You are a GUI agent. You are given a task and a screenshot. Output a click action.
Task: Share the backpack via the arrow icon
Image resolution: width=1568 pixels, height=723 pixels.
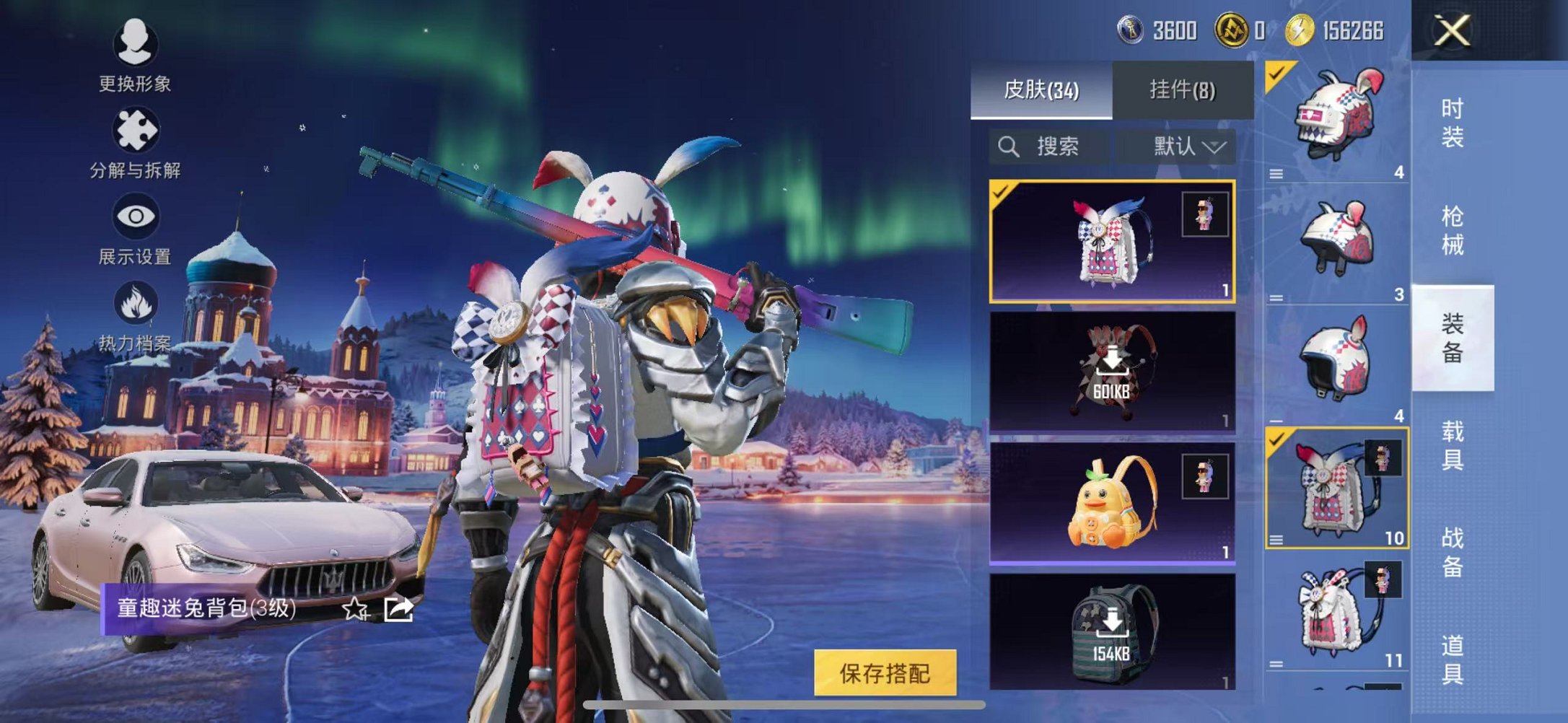point(398,609)
